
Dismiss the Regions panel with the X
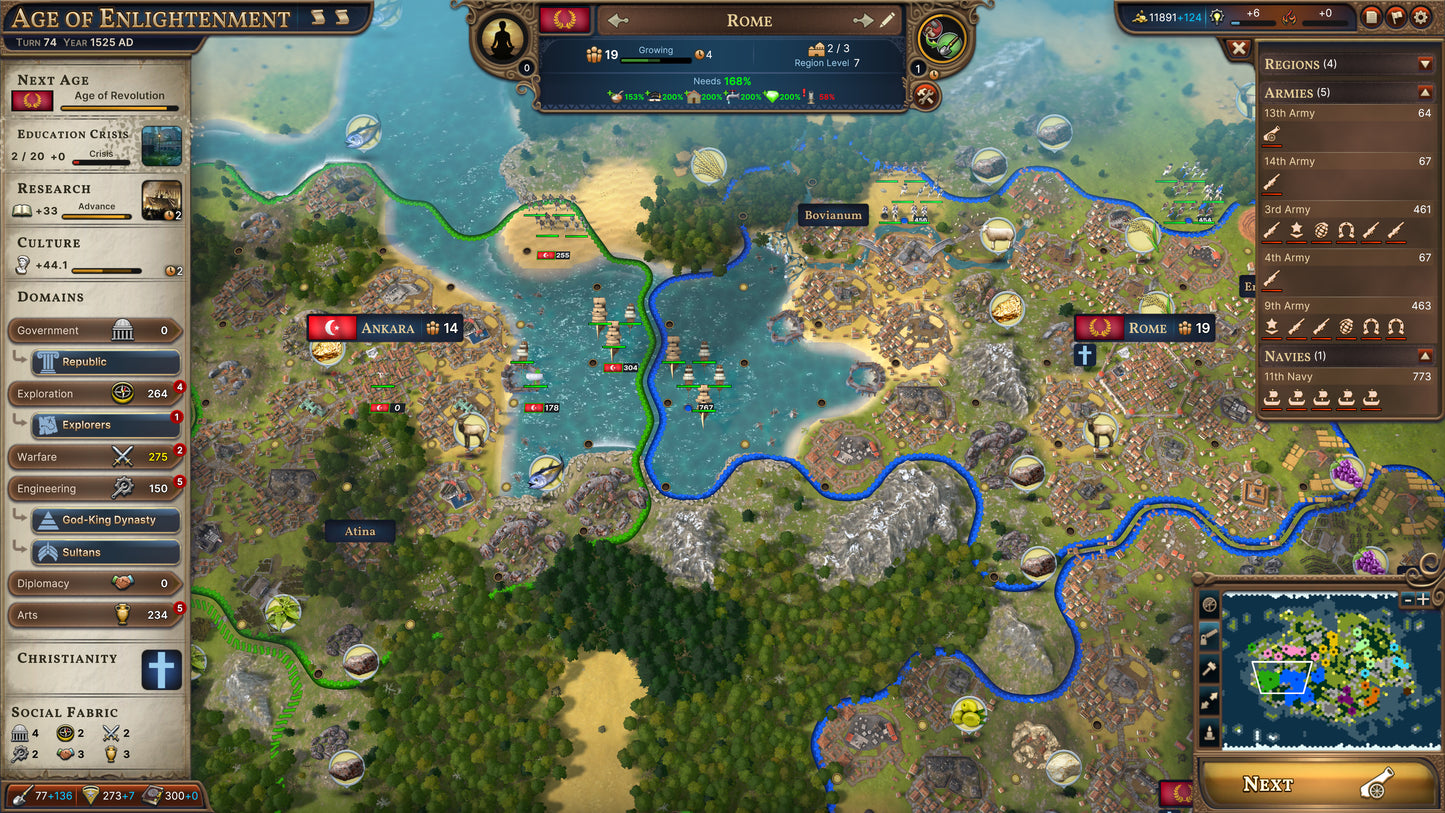click(x=1238, y=48)
